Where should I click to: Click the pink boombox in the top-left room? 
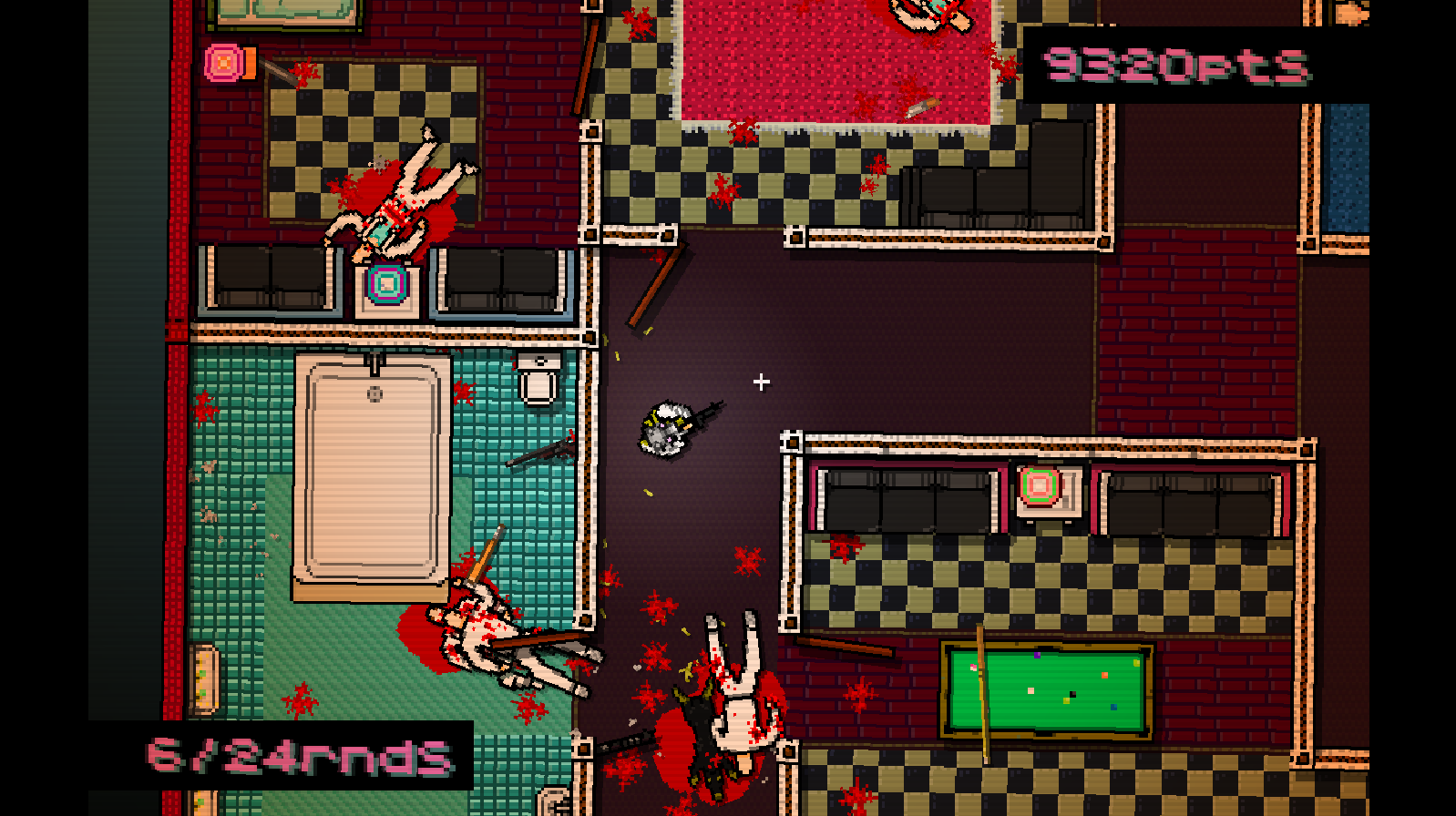[x=224, y=64]
